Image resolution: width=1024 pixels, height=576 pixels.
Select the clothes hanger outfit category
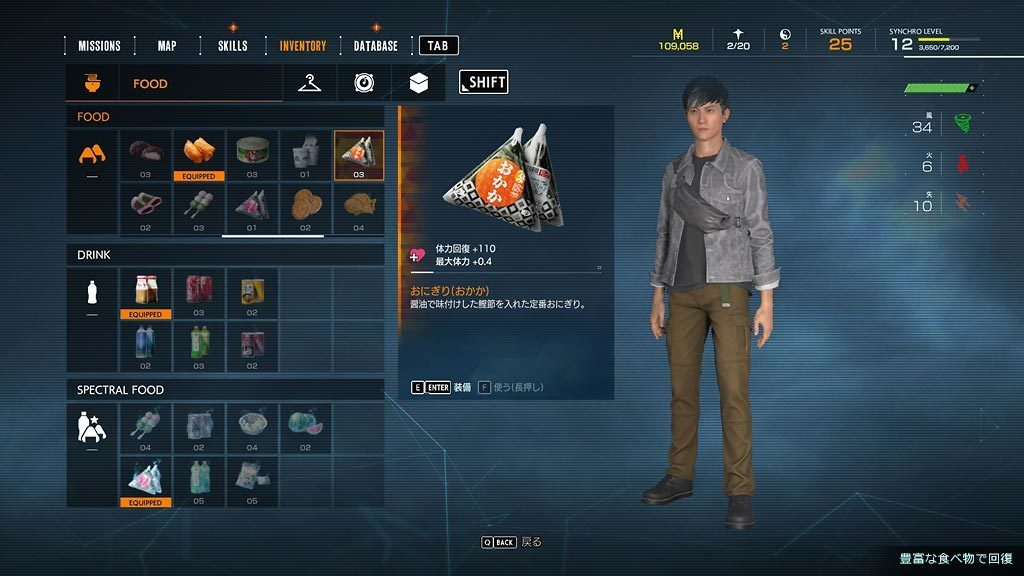click(310, 84)
